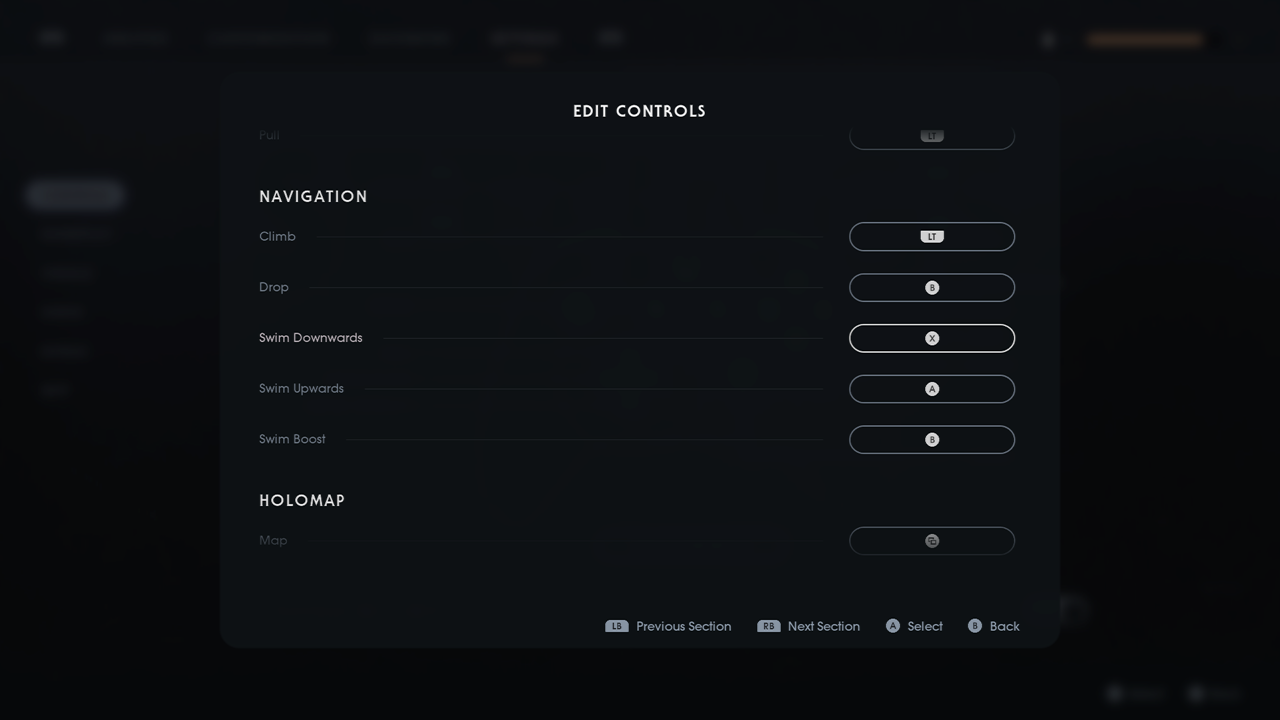Click the RB bumper icon in the footer
This screenshot has width=1280, height=720.
(768, 626)
